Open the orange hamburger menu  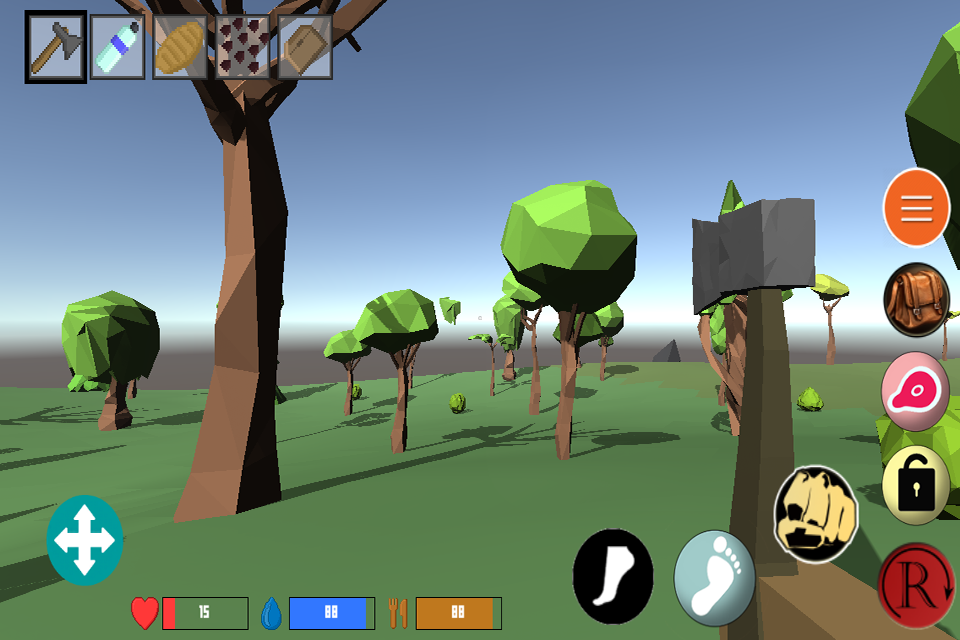coord(916,208)
